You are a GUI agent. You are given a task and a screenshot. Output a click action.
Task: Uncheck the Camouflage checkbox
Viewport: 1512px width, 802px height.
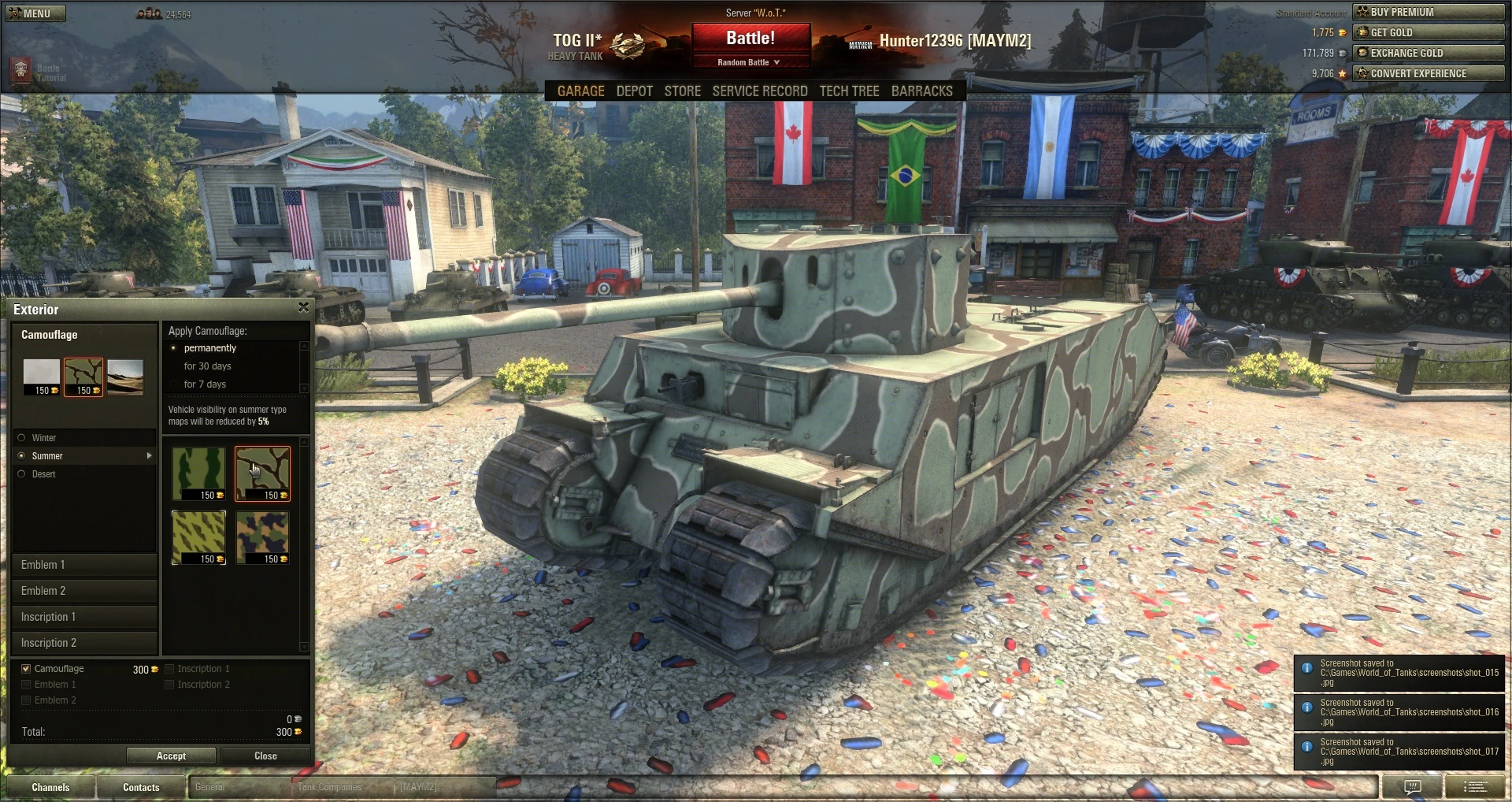(25, 668)
